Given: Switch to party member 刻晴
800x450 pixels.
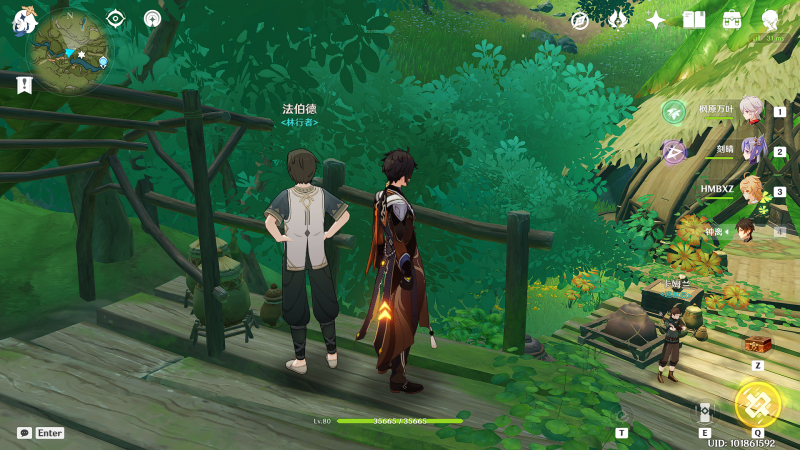Looking at the screenshot, I should click(x=750, y=151).
